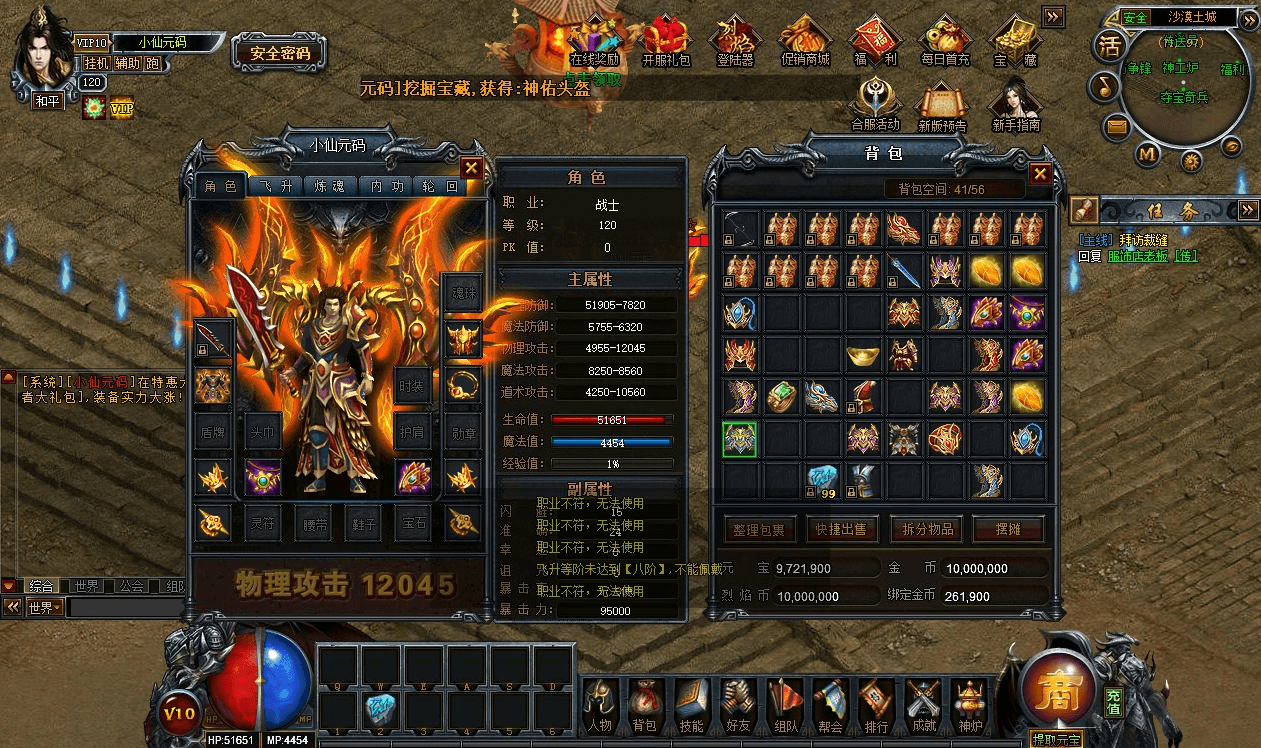
Task: Click the 充值 recharge button
Action: pos(1113,701)
